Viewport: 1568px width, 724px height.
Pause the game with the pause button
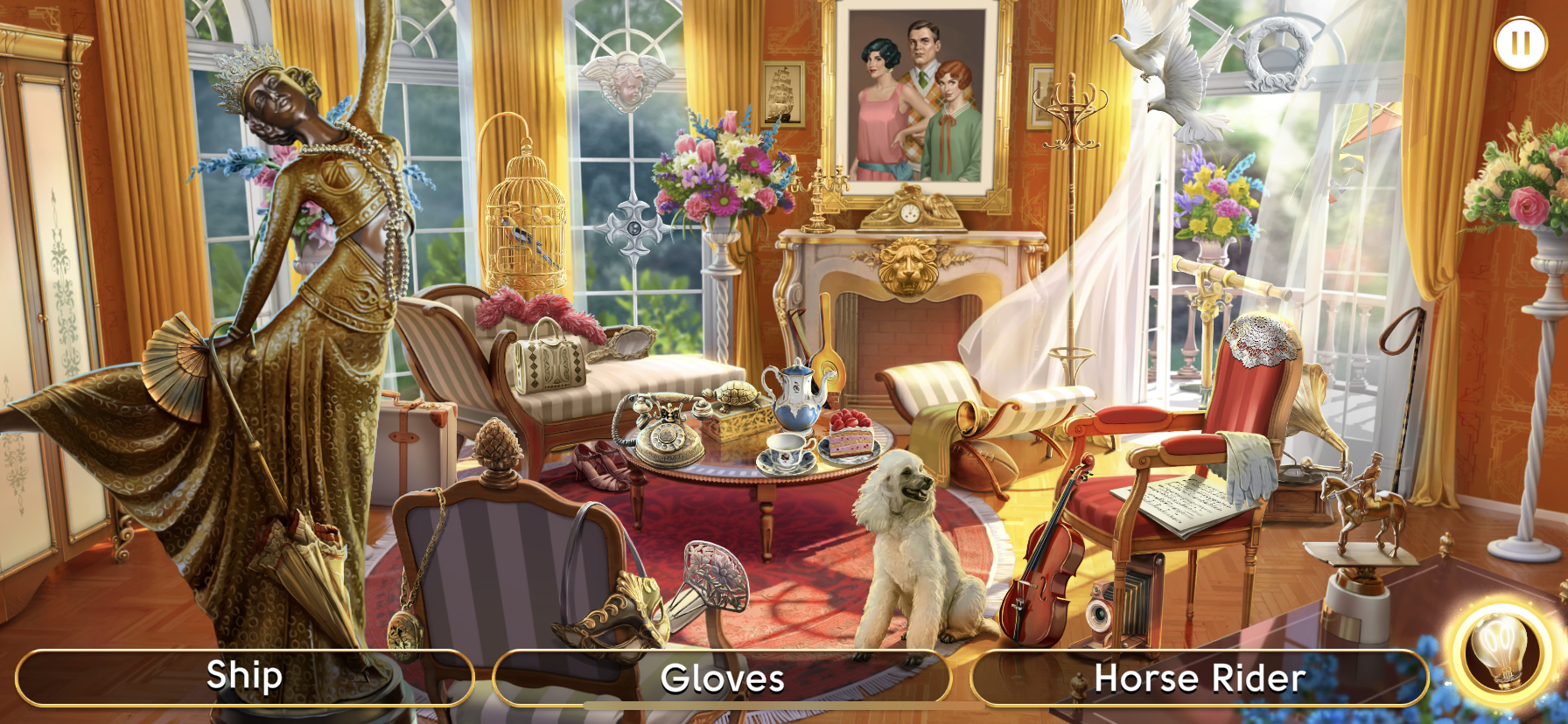[1520, 43]
